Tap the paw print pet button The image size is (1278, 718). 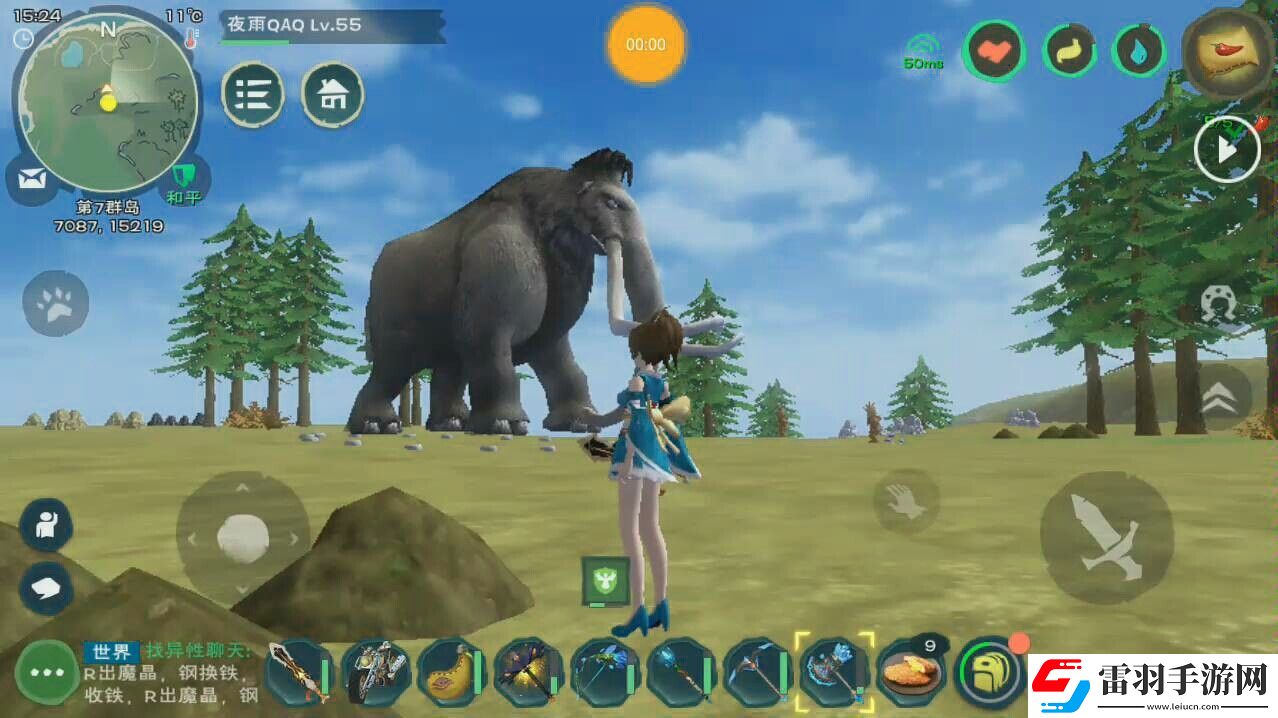56,304
